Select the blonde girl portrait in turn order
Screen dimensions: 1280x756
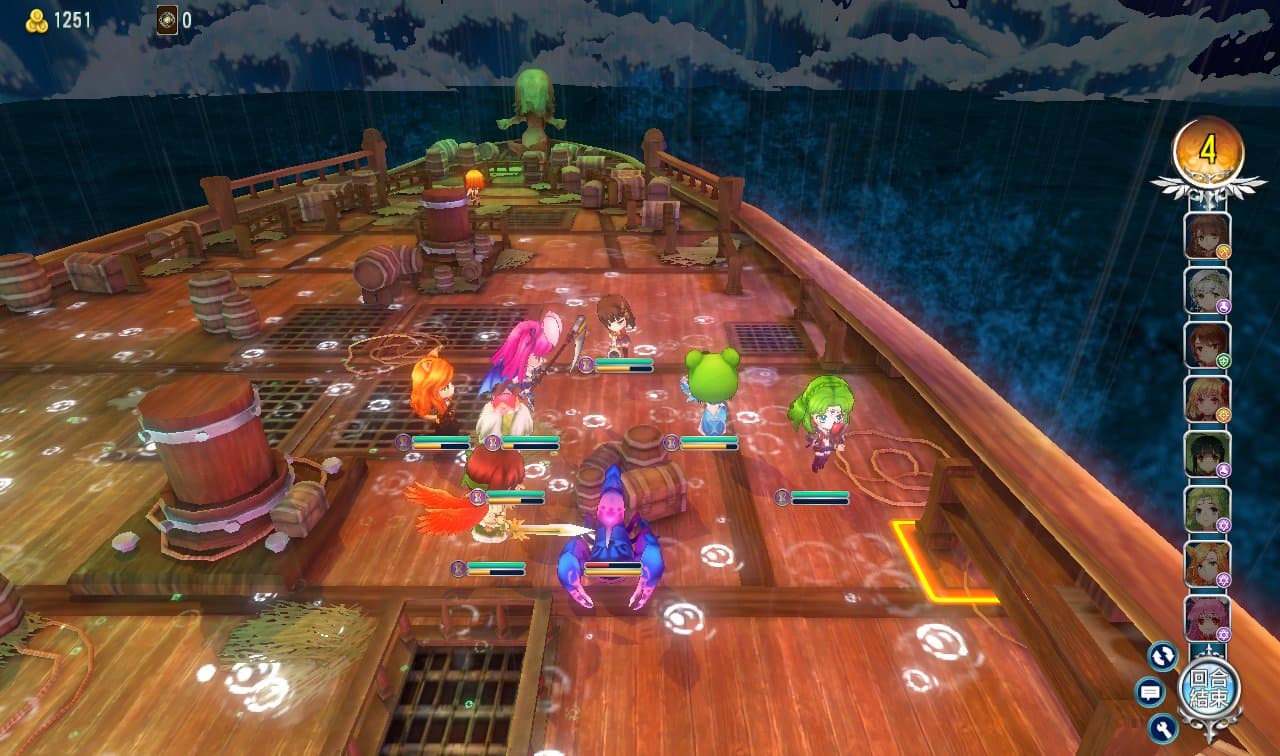click(x=1207, y=399)
